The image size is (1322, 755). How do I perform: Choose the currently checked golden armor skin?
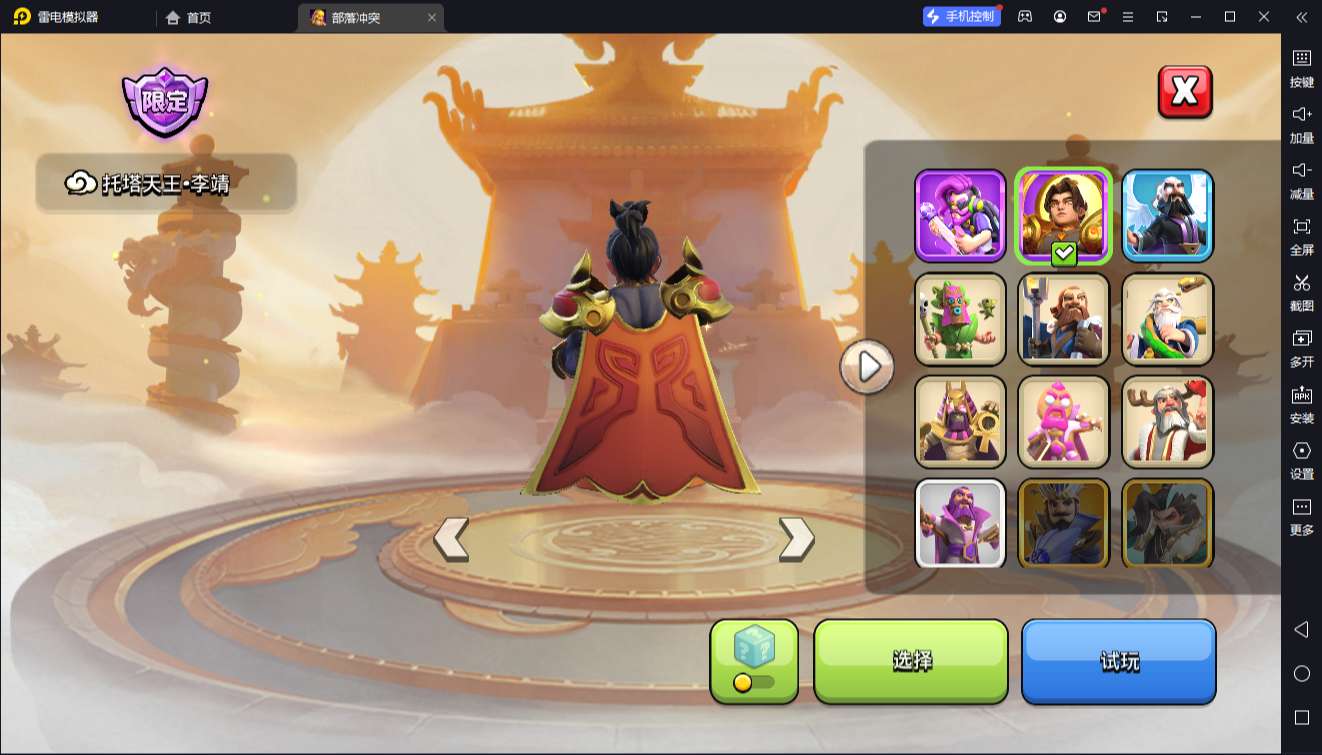click(x=1064, y=216)
